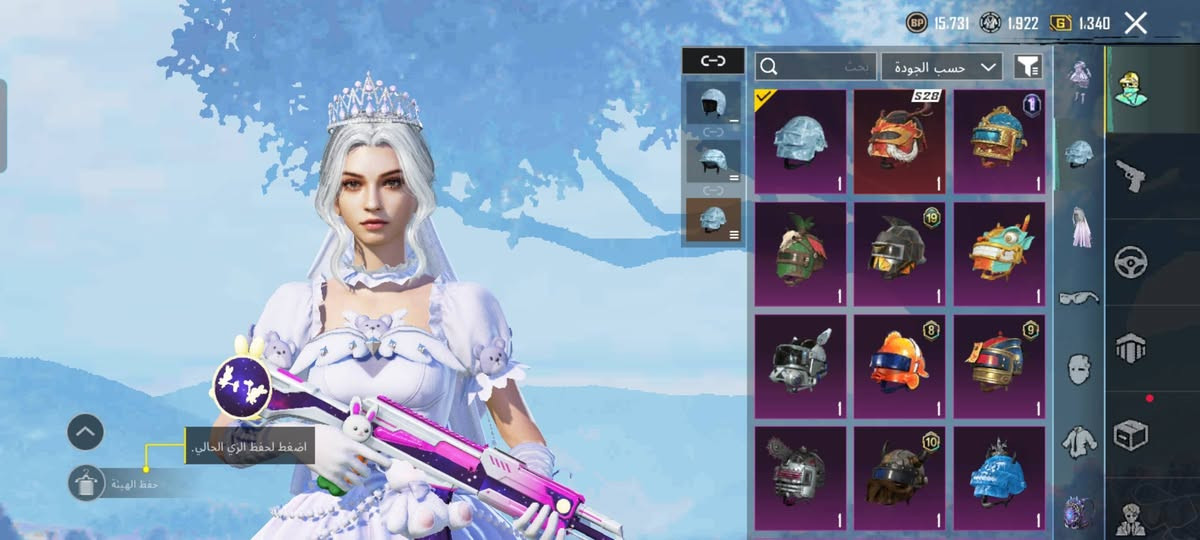Select the blue shark-style helmet
Screen dimensions: 1200x540
pyautogui.click(x=998, y=478)
